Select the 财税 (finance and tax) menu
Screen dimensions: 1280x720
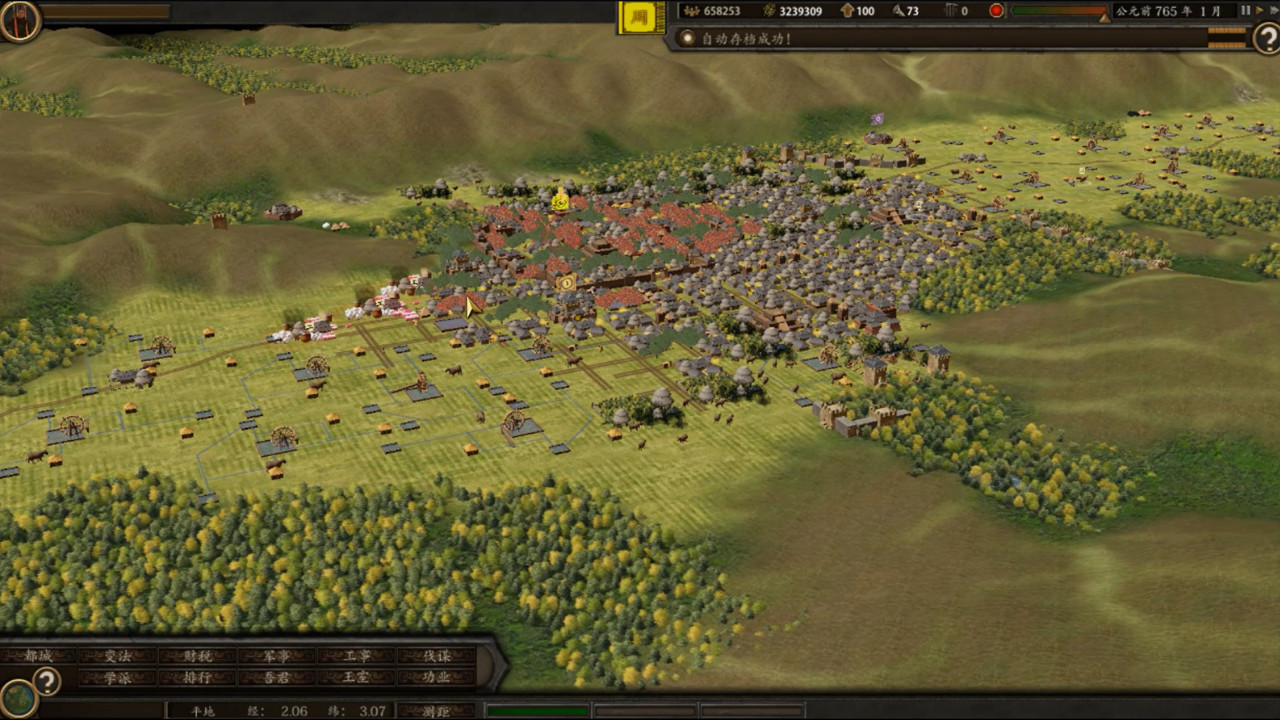198,656
